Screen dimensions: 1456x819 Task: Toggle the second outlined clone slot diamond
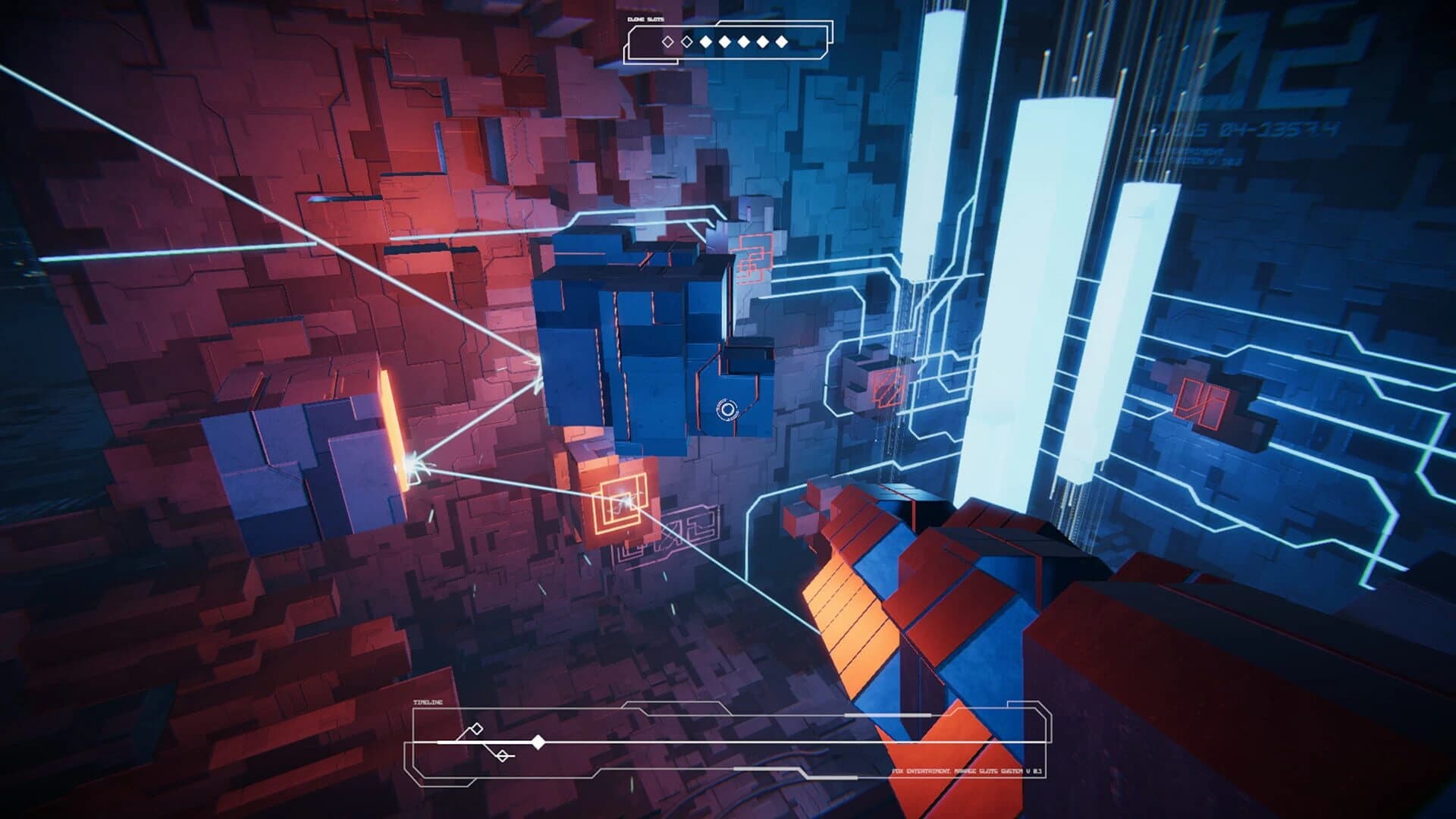coord(686,42)
